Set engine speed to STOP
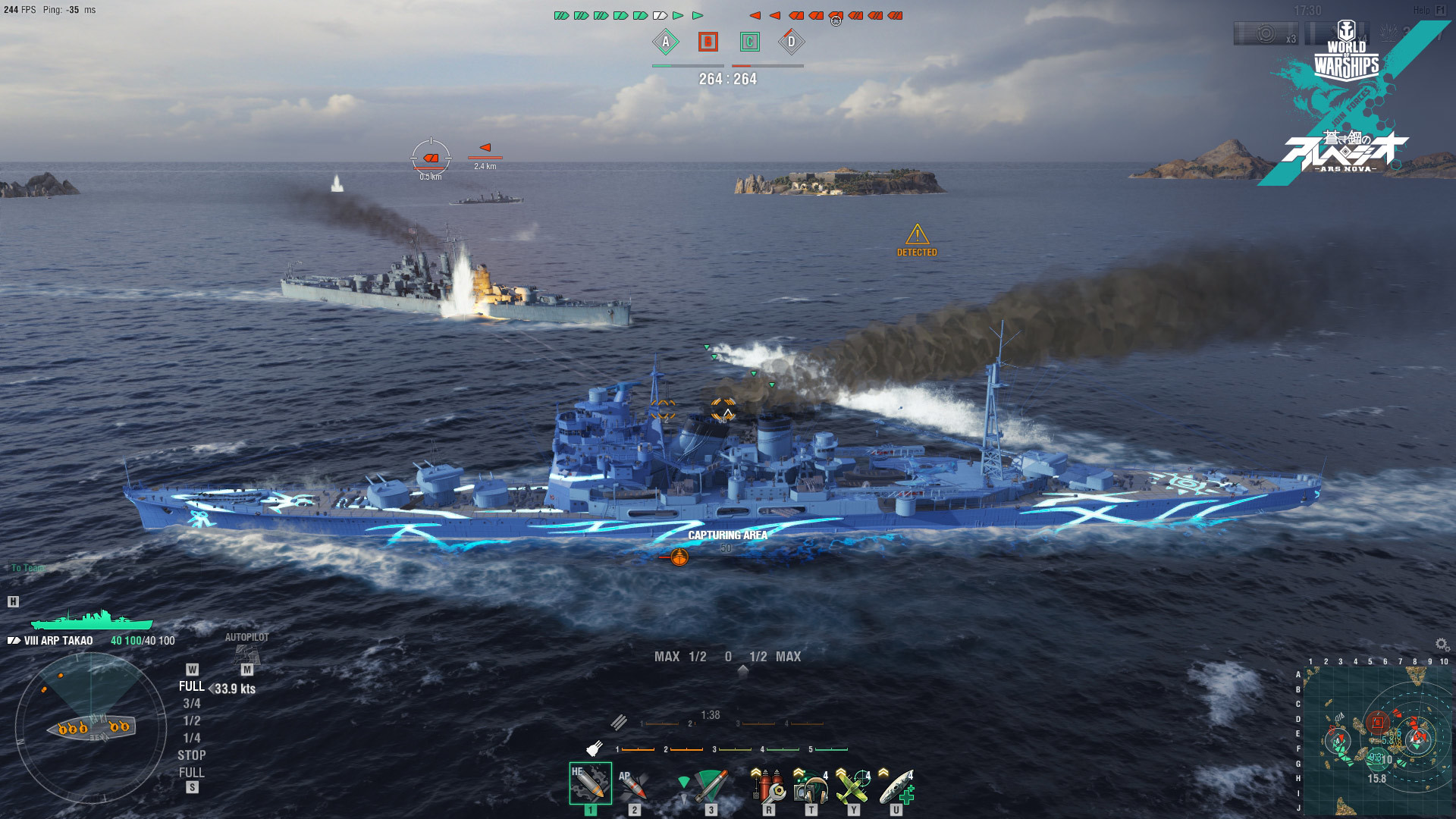1456x819 pixels. [191, 755]
